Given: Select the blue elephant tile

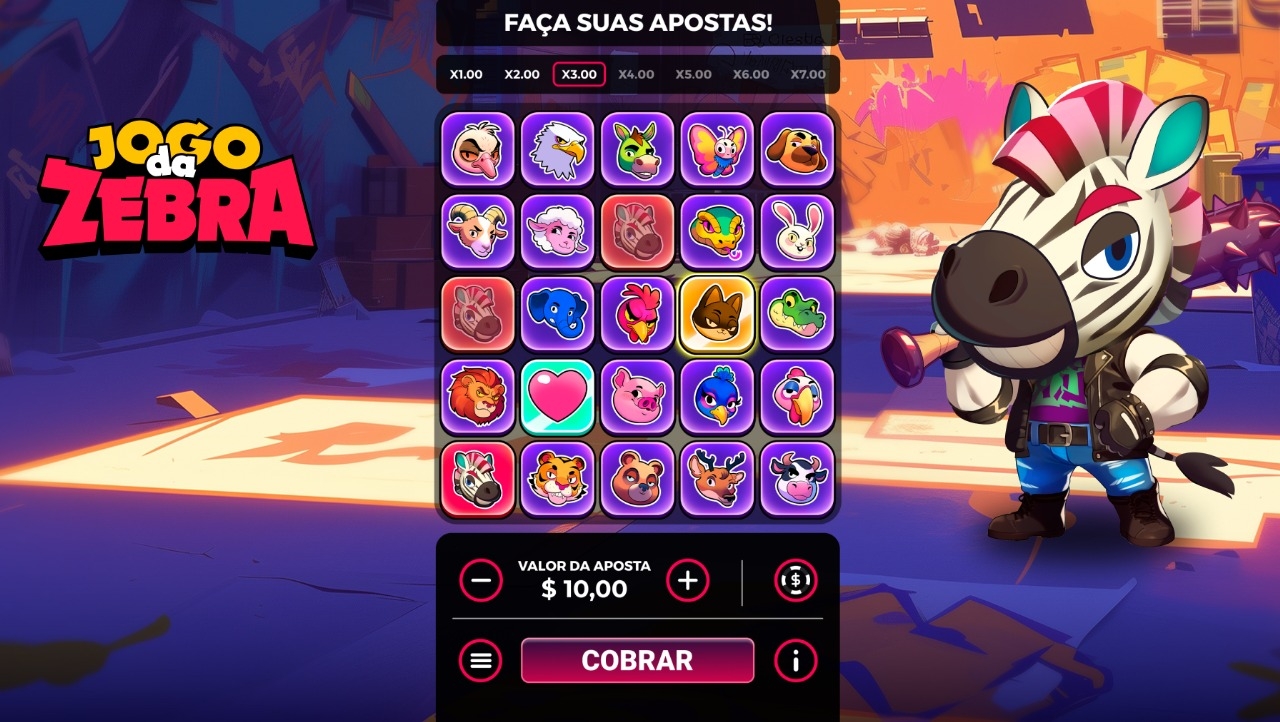Looking at the screenshot, I should 557,314.
